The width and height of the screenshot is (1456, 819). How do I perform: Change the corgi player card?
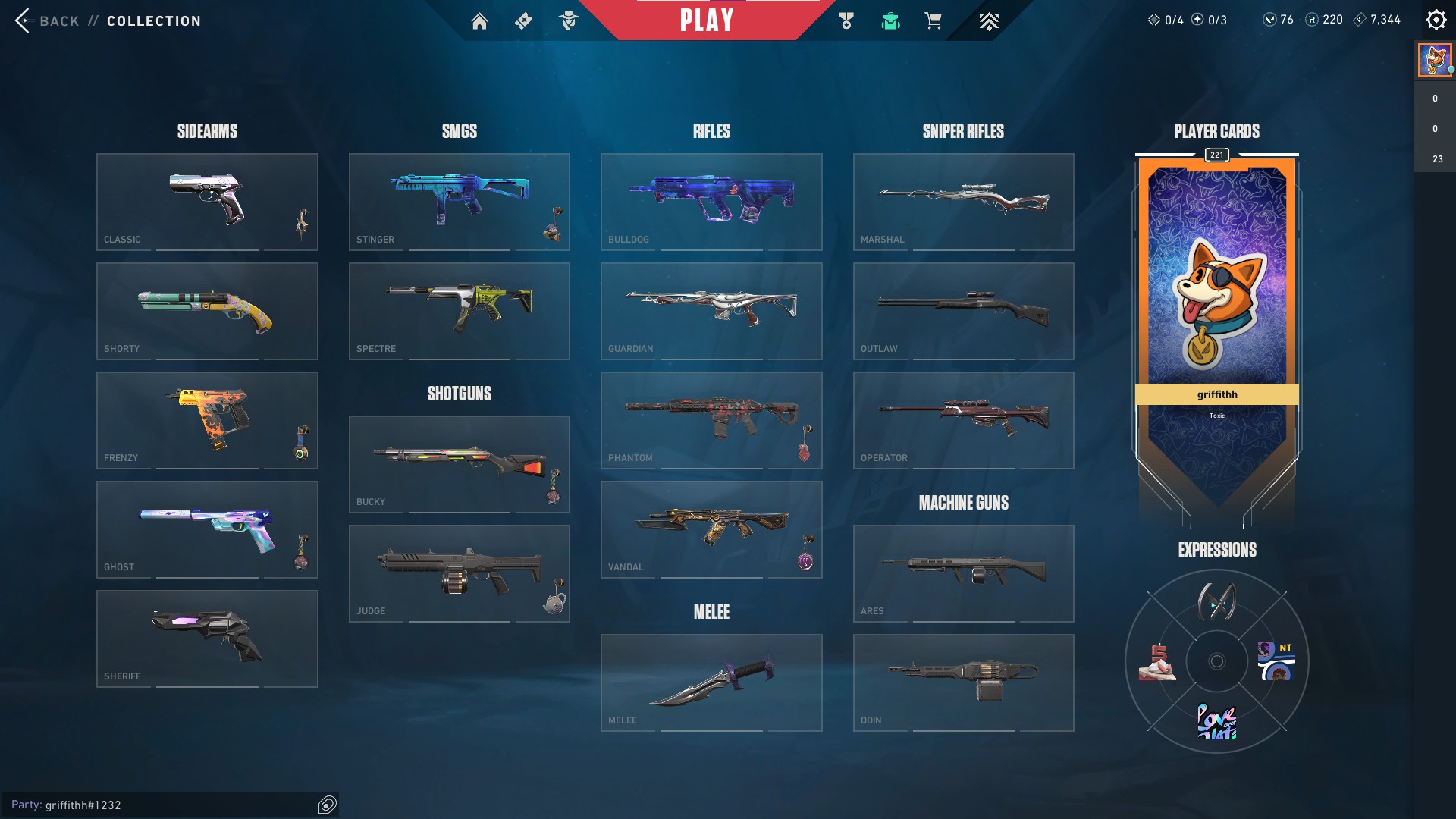coord(1216,303)
